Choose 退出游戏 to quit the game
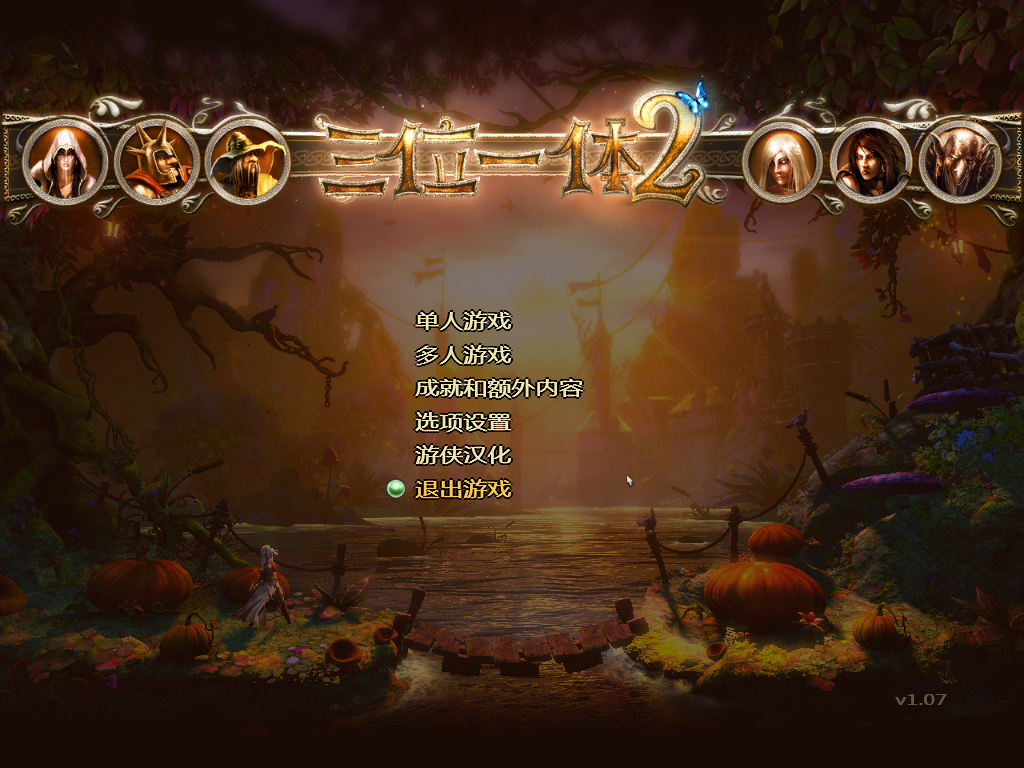 pyautogui.click(x=462, y=489)
